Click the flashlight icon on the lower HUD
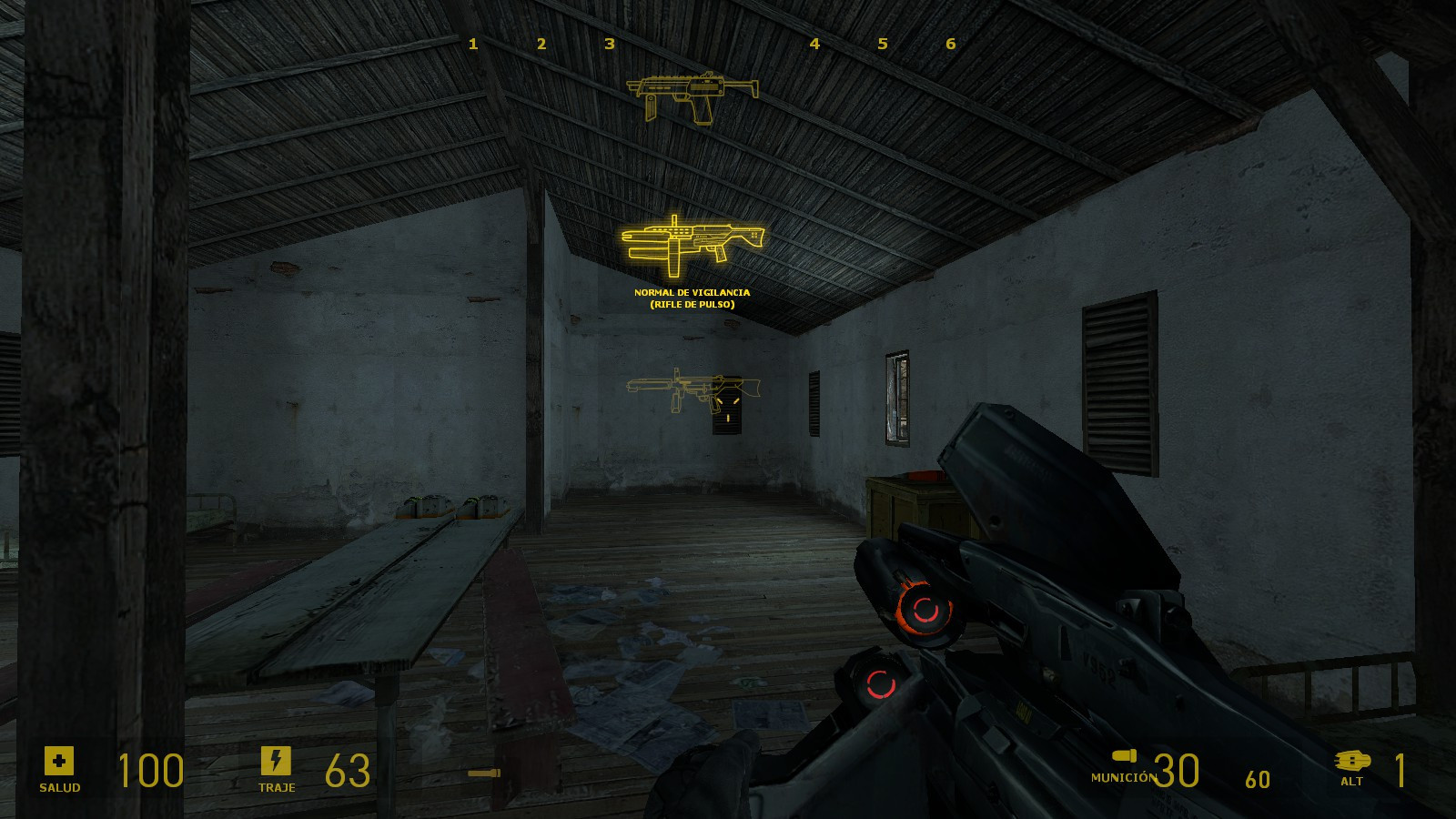The height and width of the screenshot is (819, 1456). pos(485,772)
